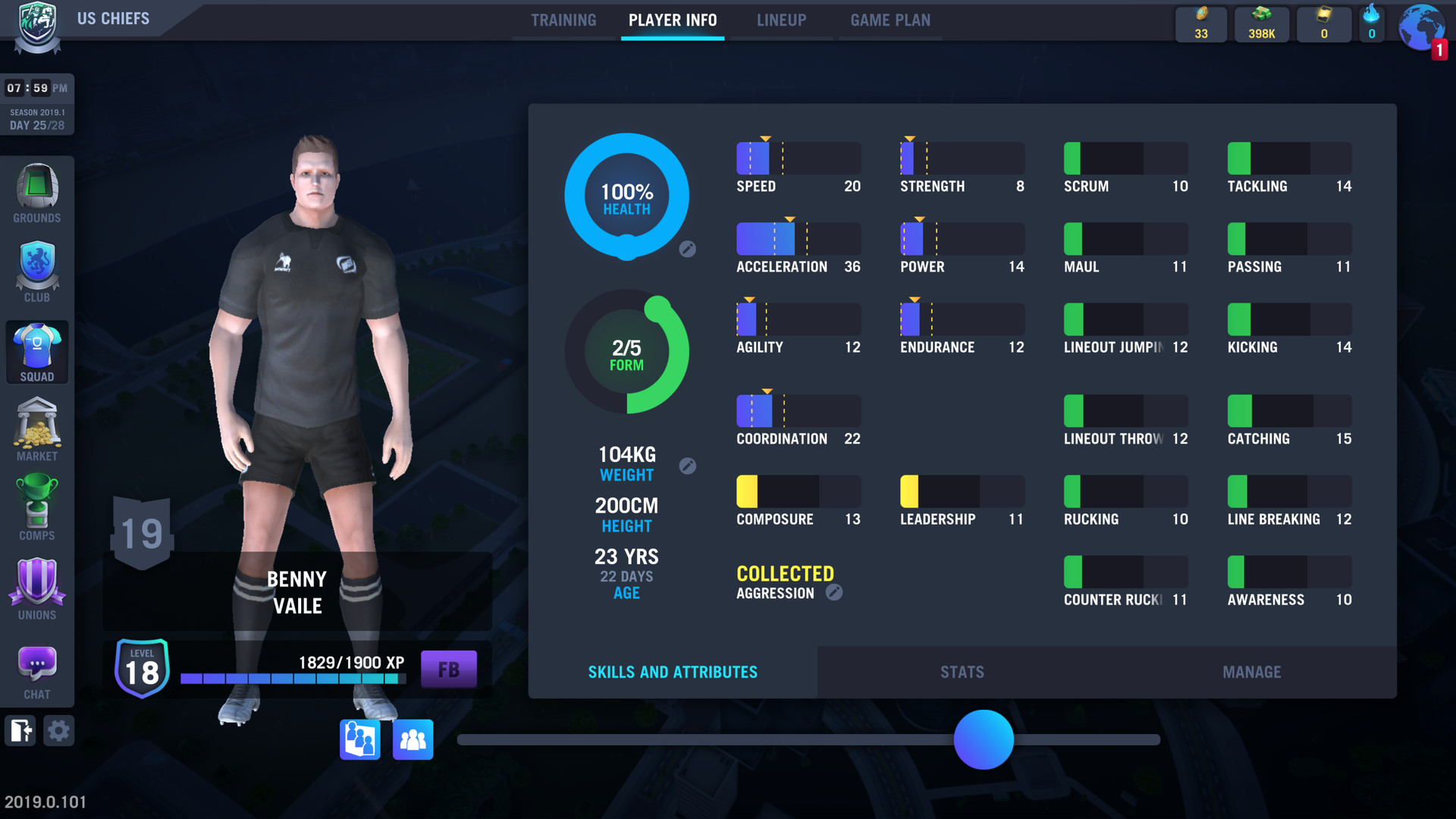This screenshot has width=1456, height=819.
Task: Open the GAME PLAN tab
Action: tap(890, 20)
